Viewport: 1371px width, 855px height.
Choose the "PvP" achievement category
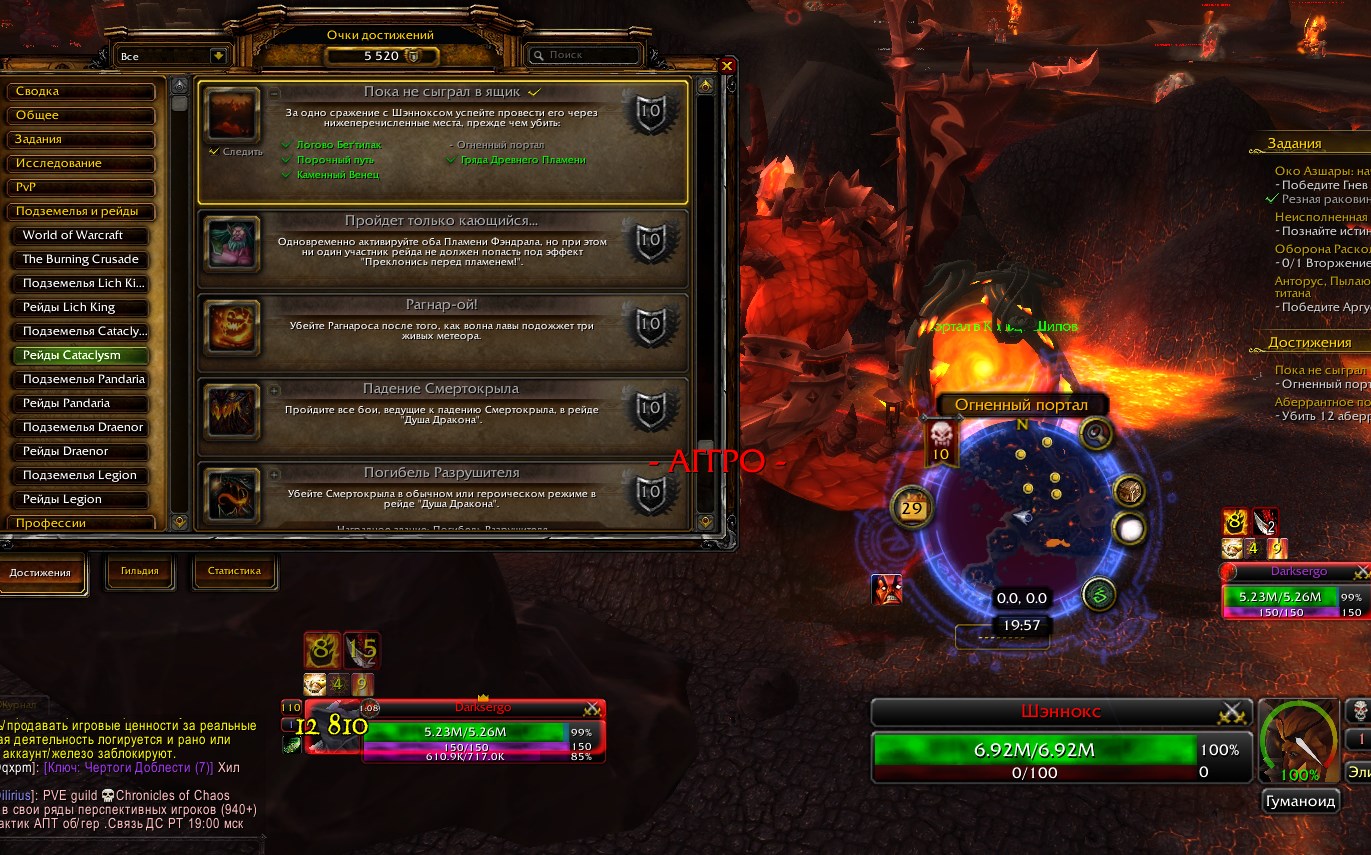click(82, 187)
